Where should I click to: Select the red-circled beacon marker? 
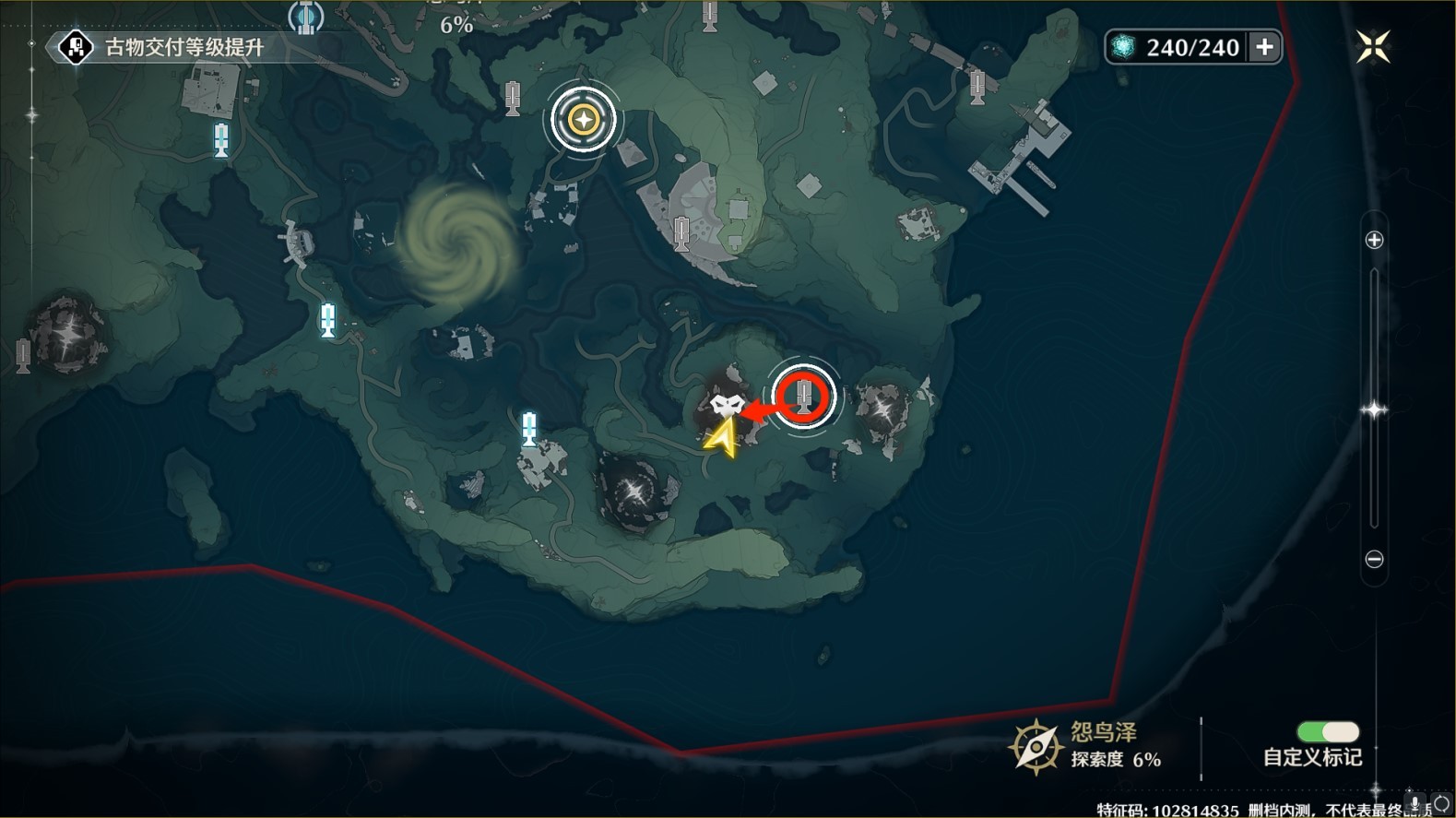pyautogui.click(x=804, y=397)
